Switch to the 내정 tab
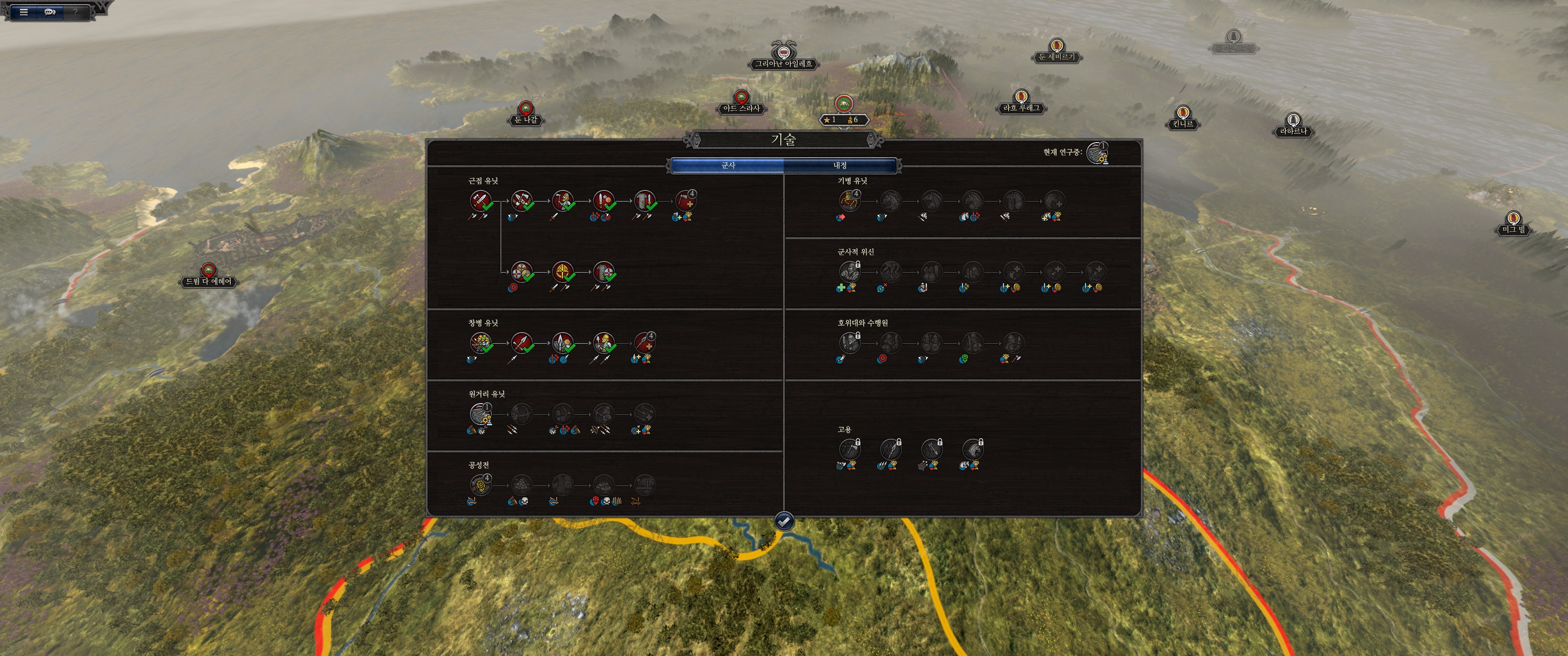 (840, 165)
